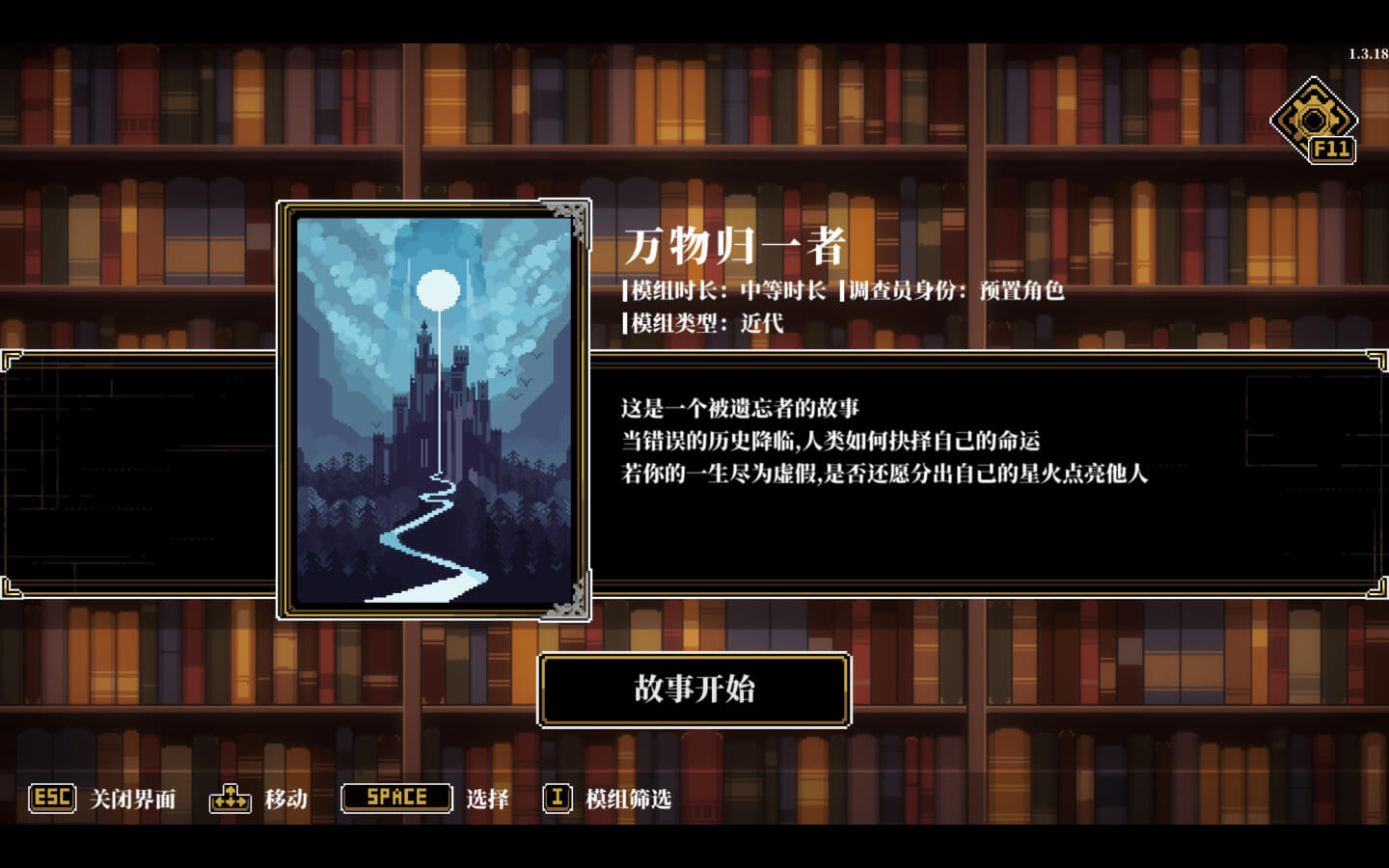
Task: Click the I key icon beside 模组筛选
Action: pyautogui.click(x=557, y=799)
